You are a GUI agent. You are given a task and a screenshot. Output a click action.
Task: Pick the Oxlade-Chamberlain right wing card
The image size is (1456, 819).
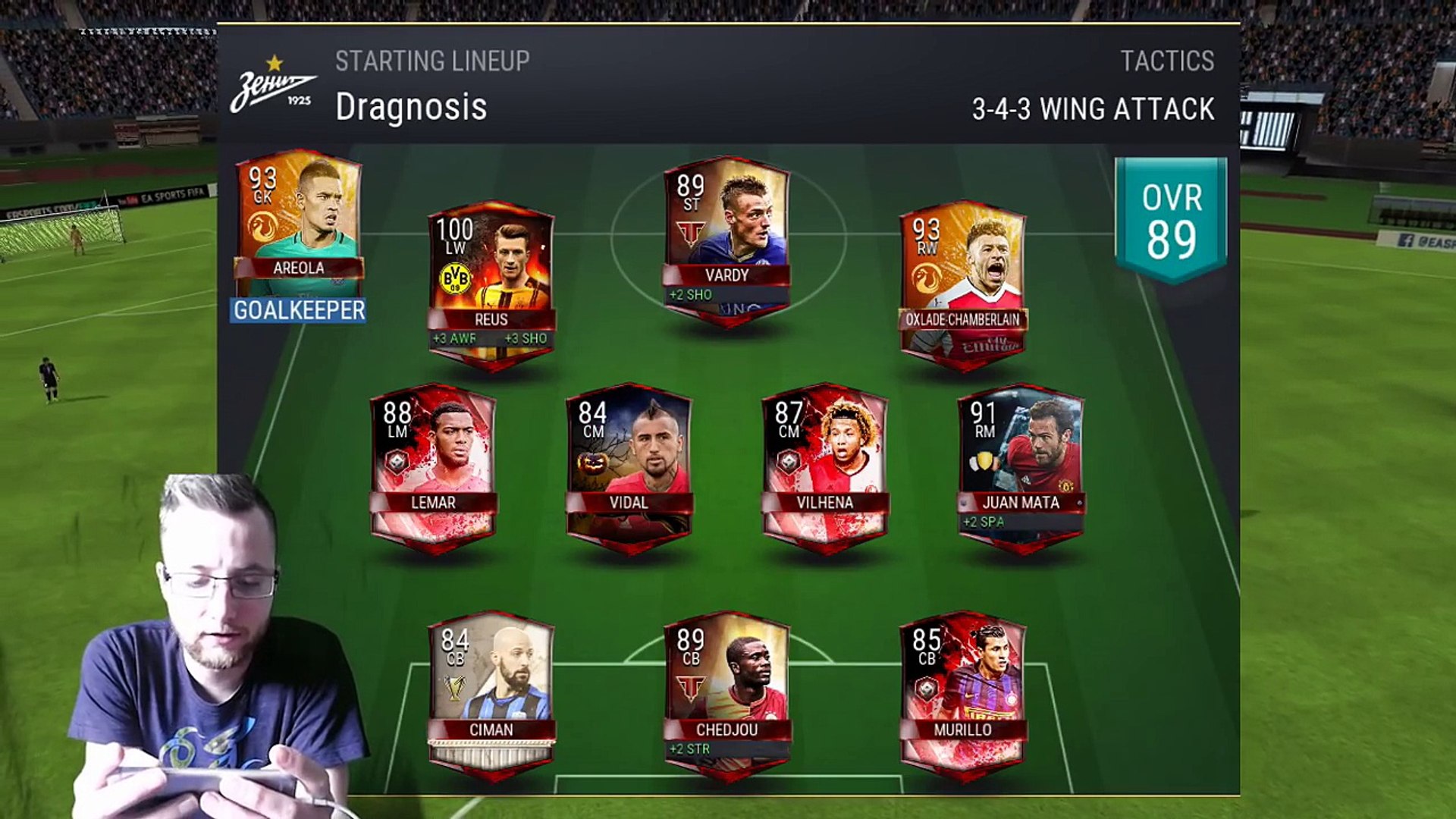(962, 282)
